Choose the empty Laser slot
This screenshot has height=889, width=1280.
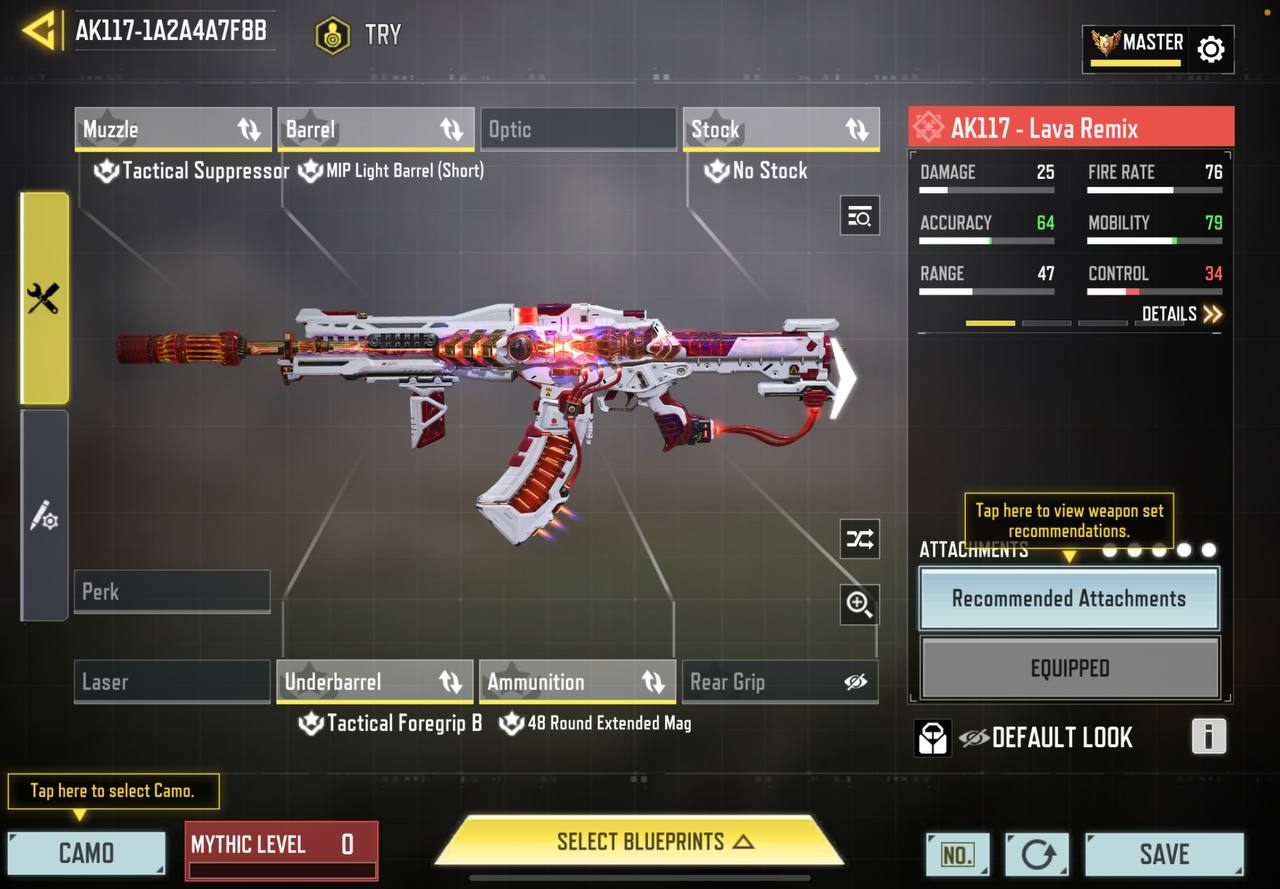tap(172, 682)
